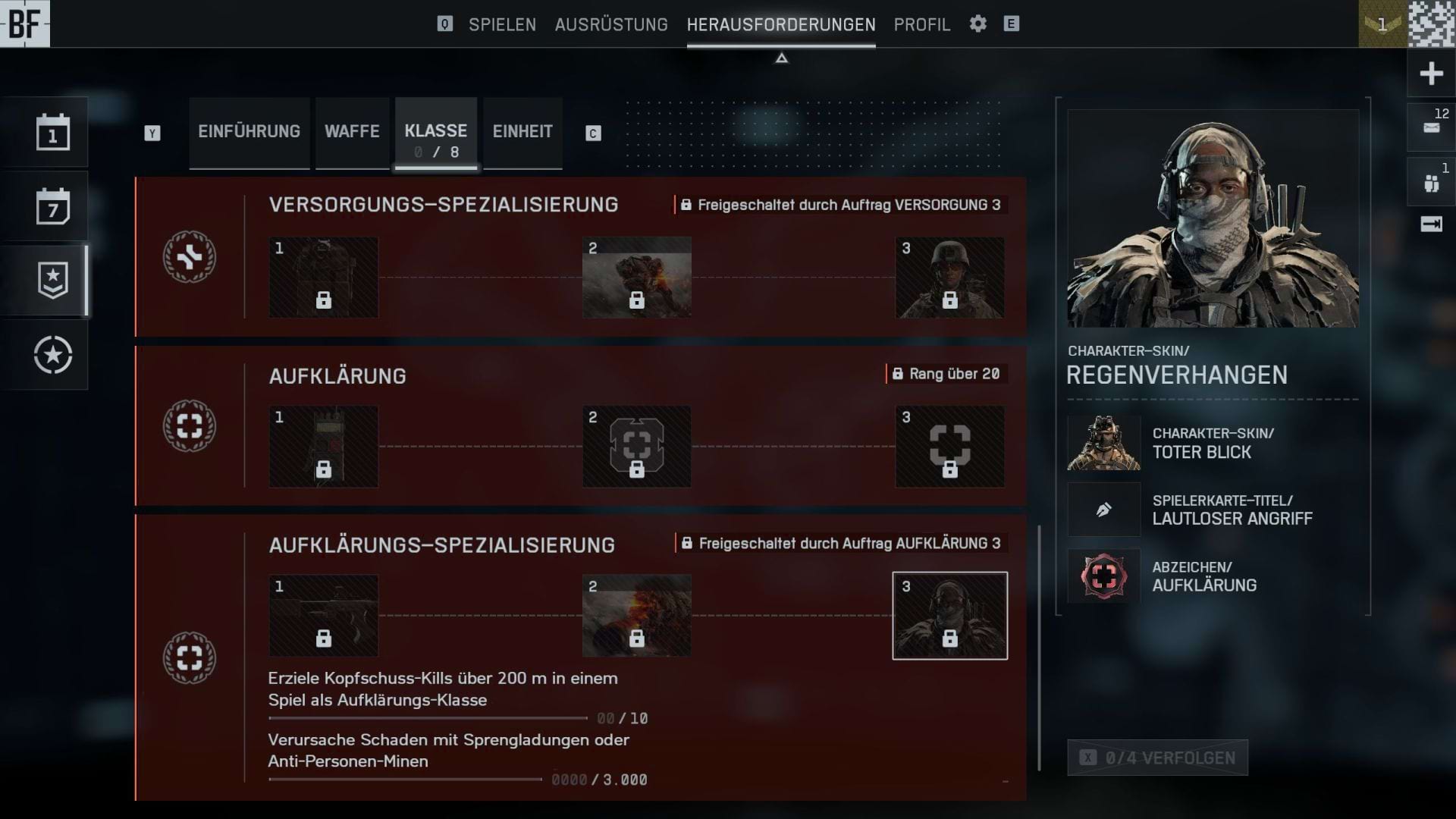The image size is (1456, 819).
Task: Open the Spielen menu
Action: pos(502,24)
